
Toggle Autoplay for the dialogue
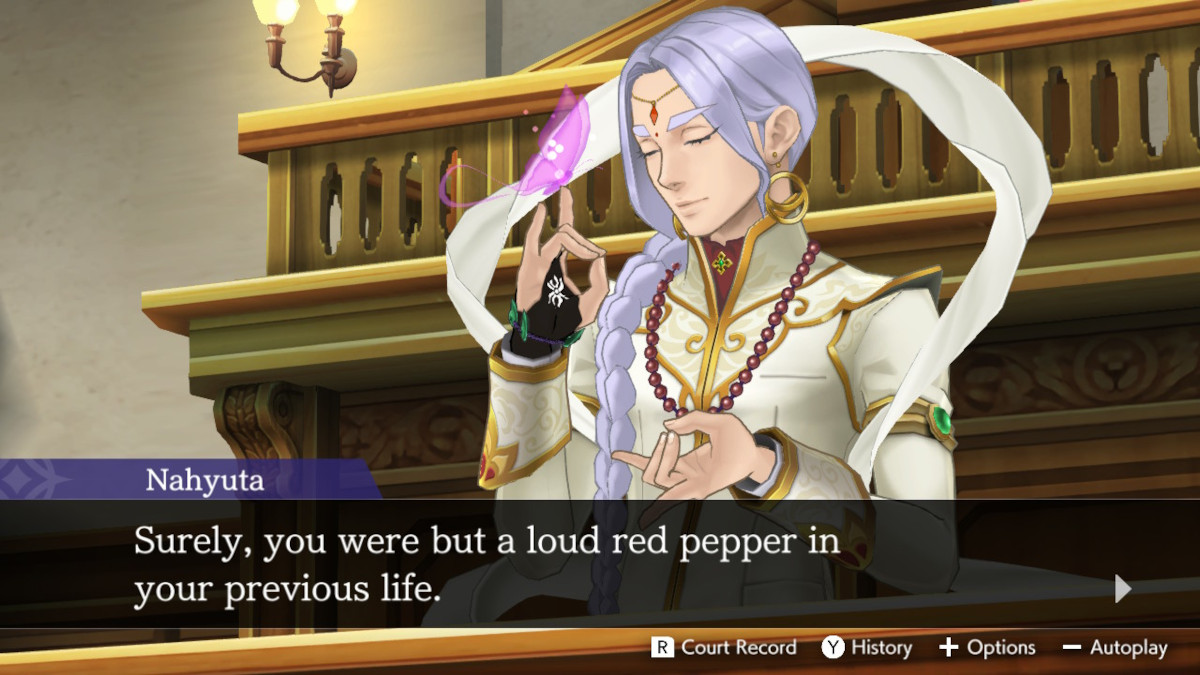tap(1115, 648)
